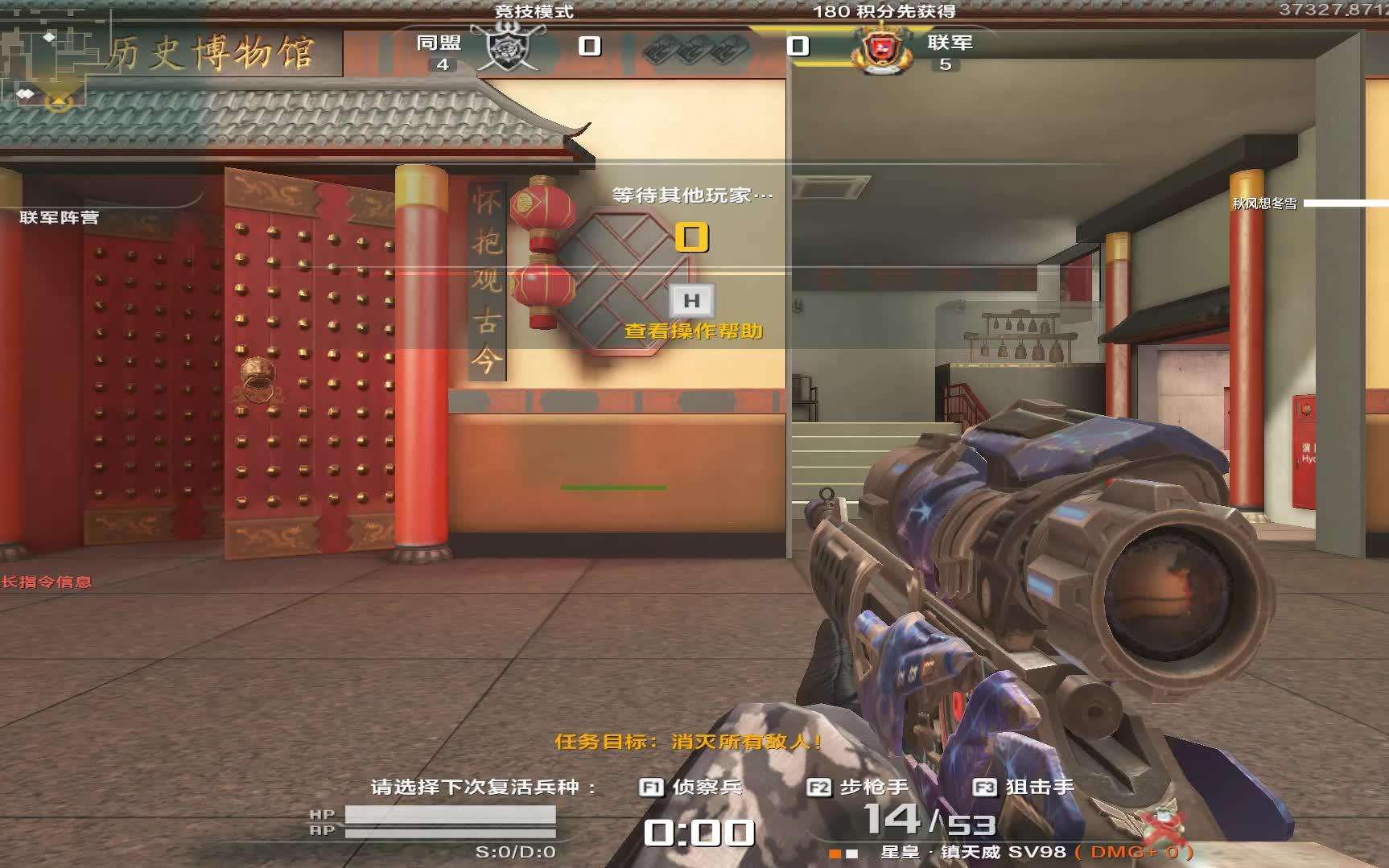Click the 星皇·镇天威 SV98 weapon label
This screenshot has width=1389, height=868.
point(972,852)
